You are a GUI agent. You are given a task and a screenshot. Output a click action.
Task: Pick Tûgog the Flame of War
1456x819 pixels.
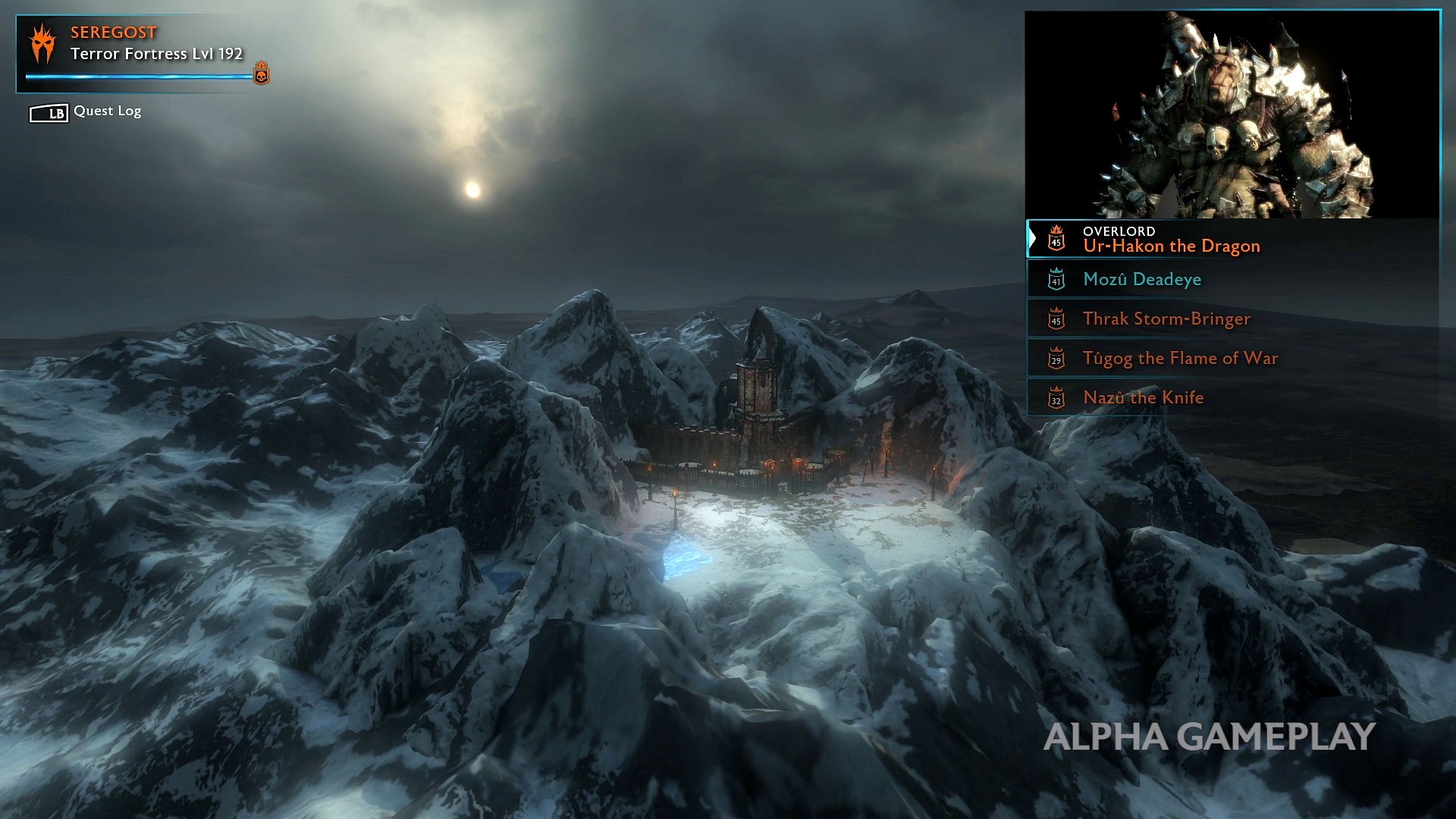[1179, 359]
